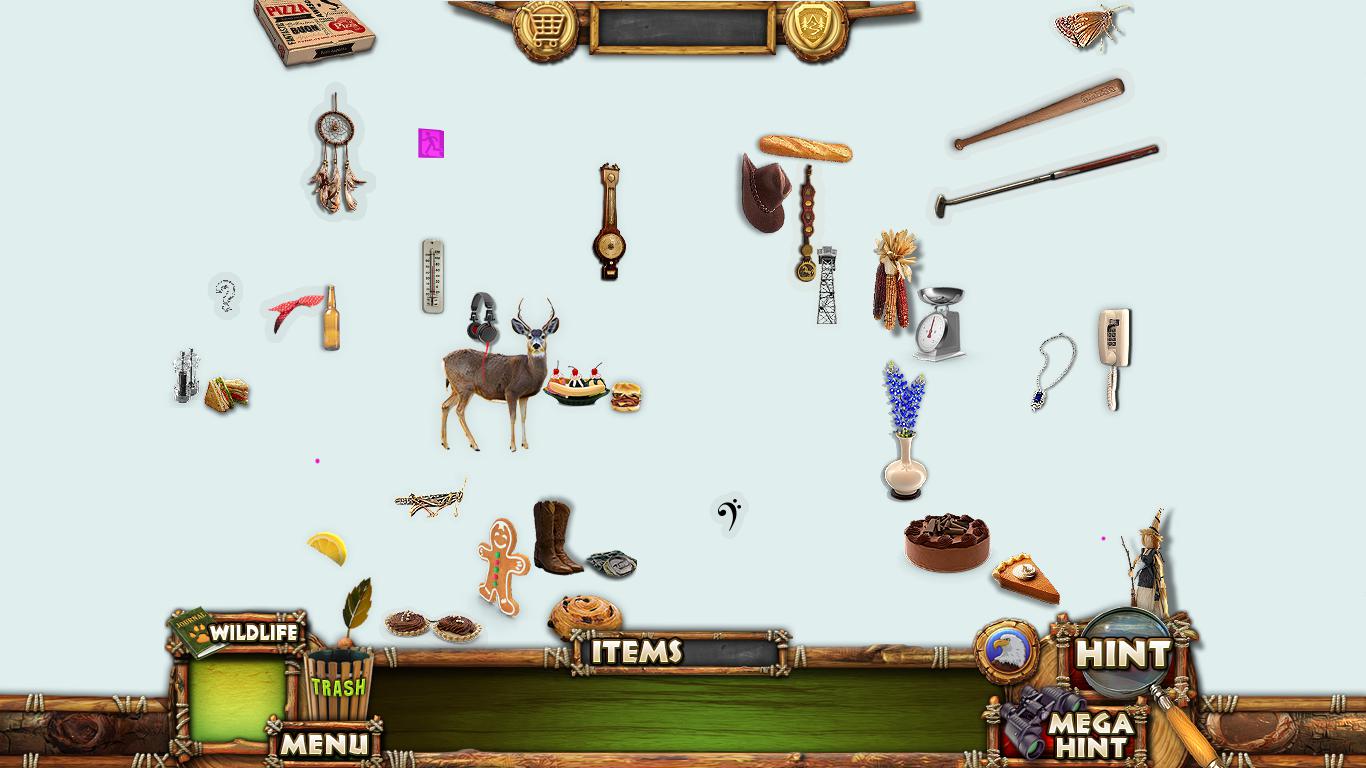Open the Menu

(323, 743)
